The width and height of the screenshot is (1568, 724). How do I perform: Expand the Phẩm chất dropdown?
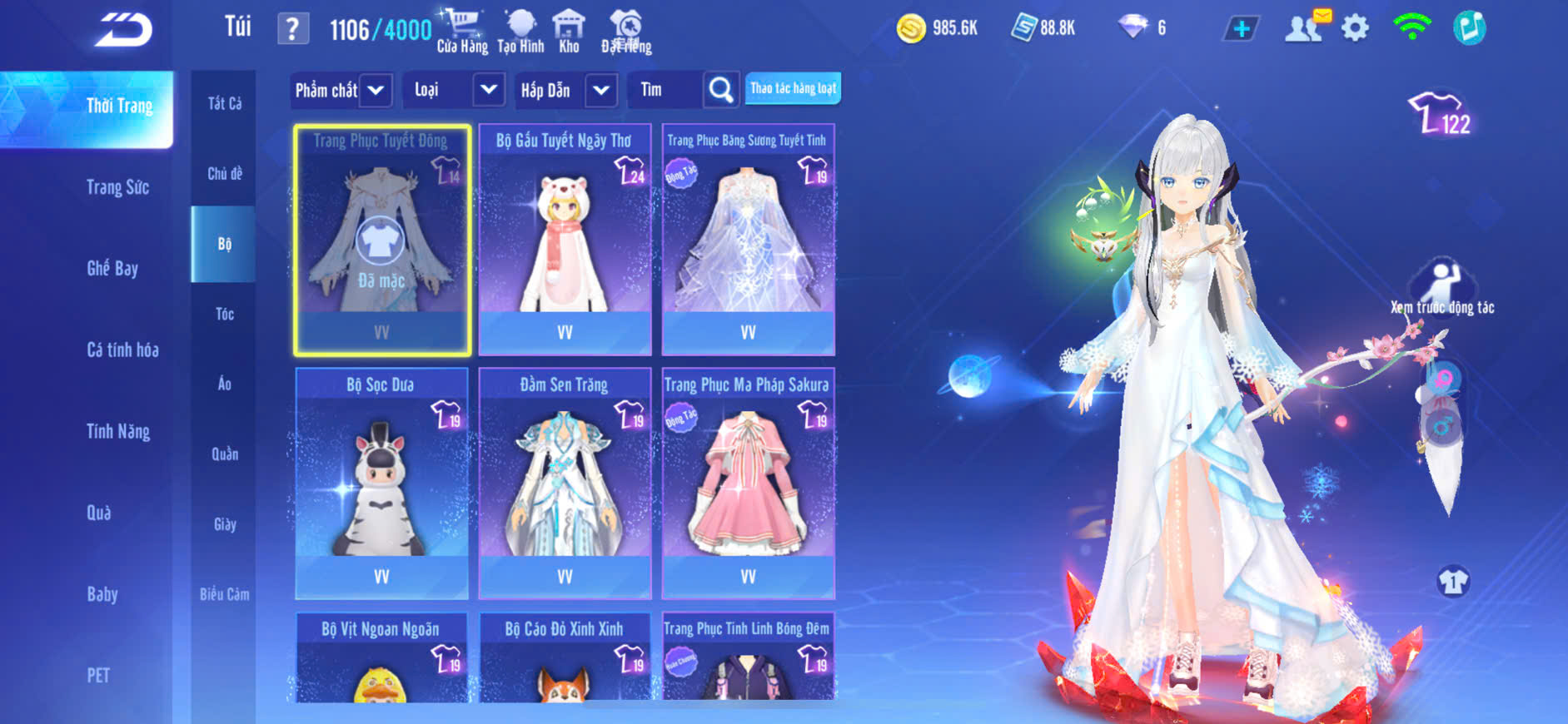[x=376, y=90]
